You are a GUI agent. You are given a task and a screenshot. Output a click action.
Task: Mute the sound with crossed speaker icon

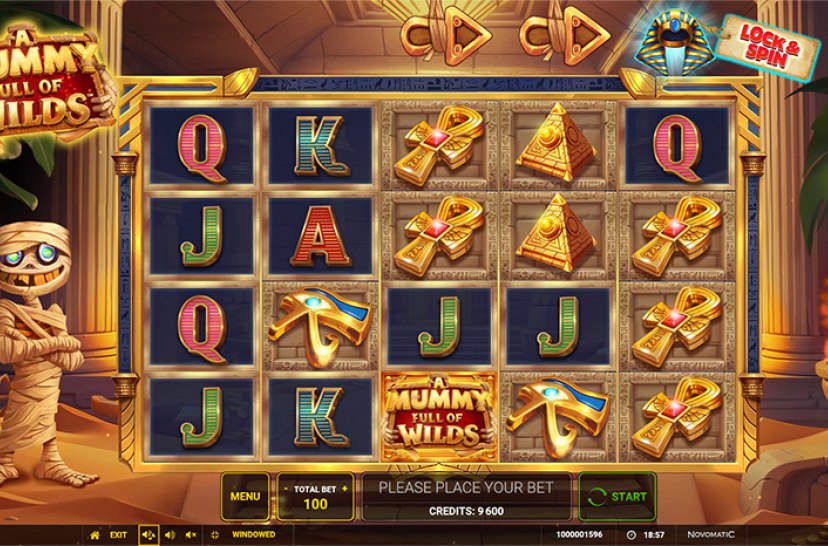click(190, 535)
